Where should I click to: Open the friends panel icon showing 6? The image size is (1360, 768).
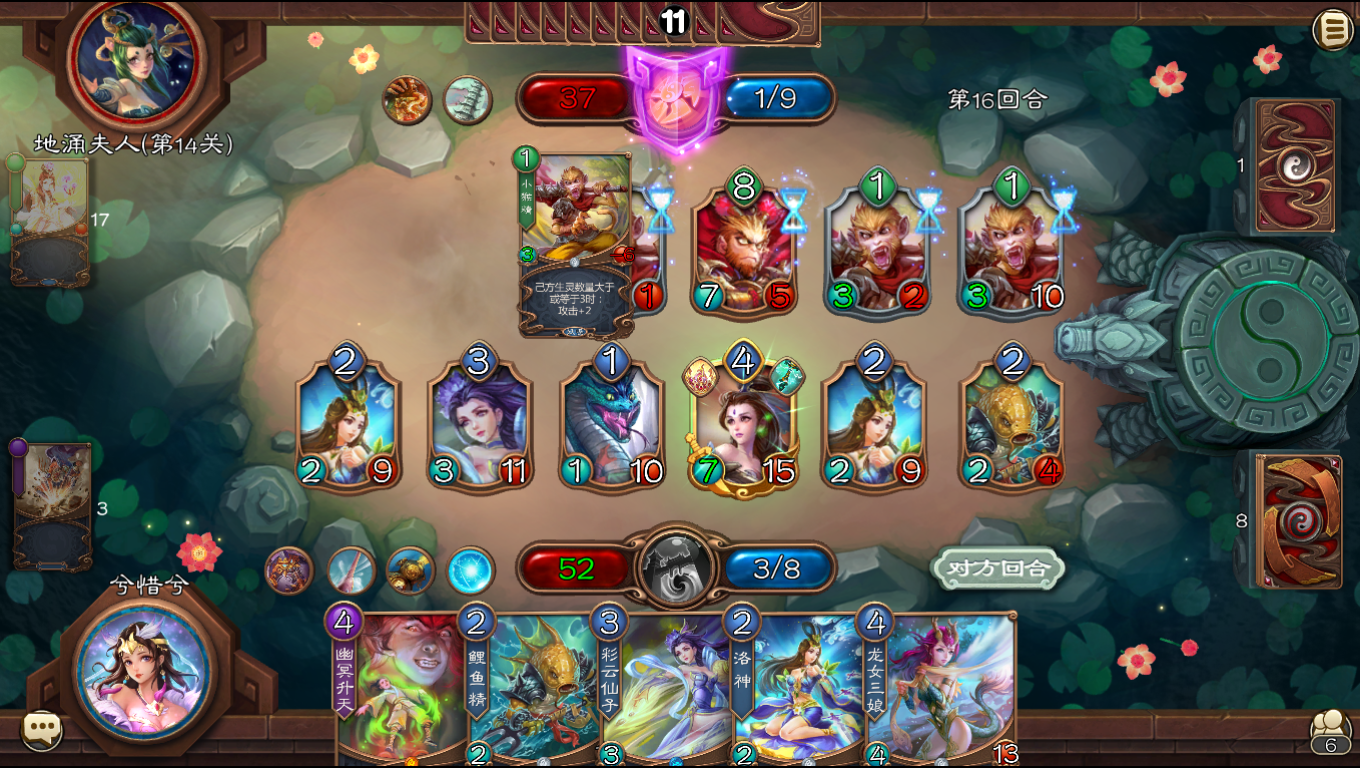coord(1330,730)
